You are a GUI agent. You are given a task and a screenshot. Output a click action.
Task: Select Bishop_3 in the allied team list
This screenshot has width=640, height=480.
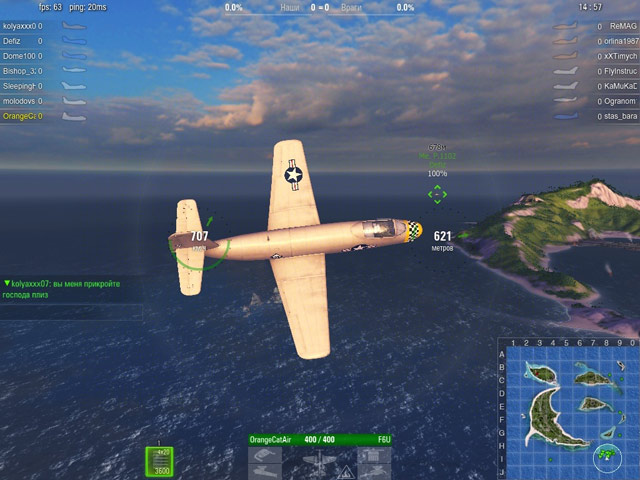[20, 71]
